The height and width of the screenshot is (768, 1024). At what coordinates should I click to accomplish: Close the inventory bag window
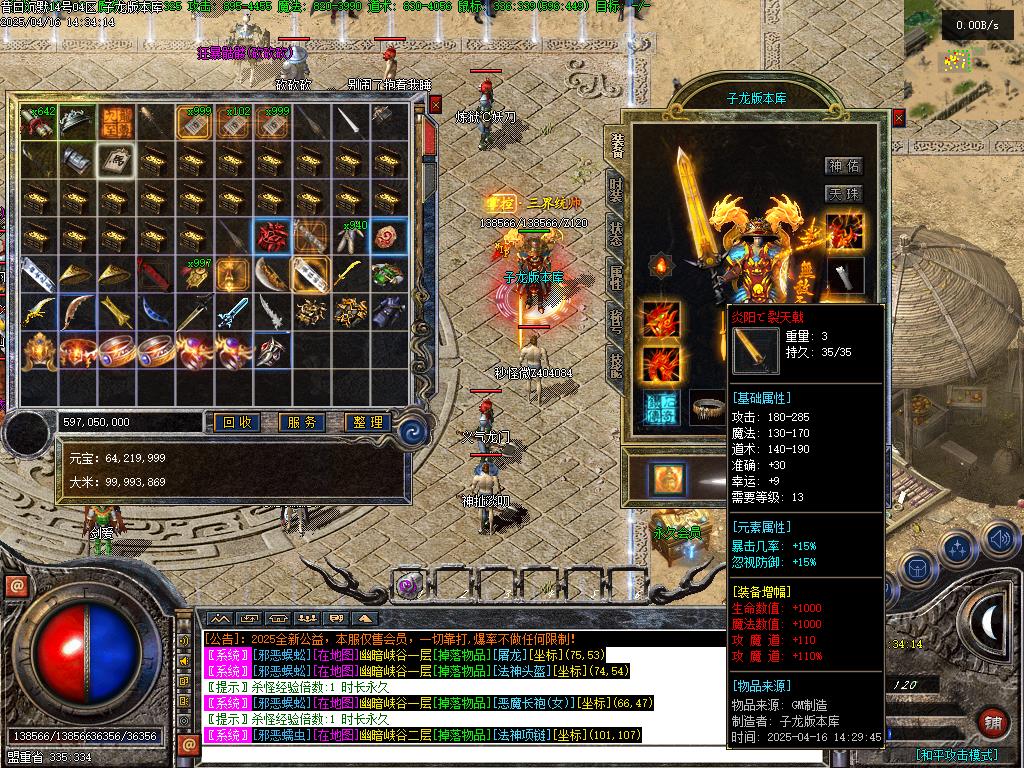[x=435, y=103]
